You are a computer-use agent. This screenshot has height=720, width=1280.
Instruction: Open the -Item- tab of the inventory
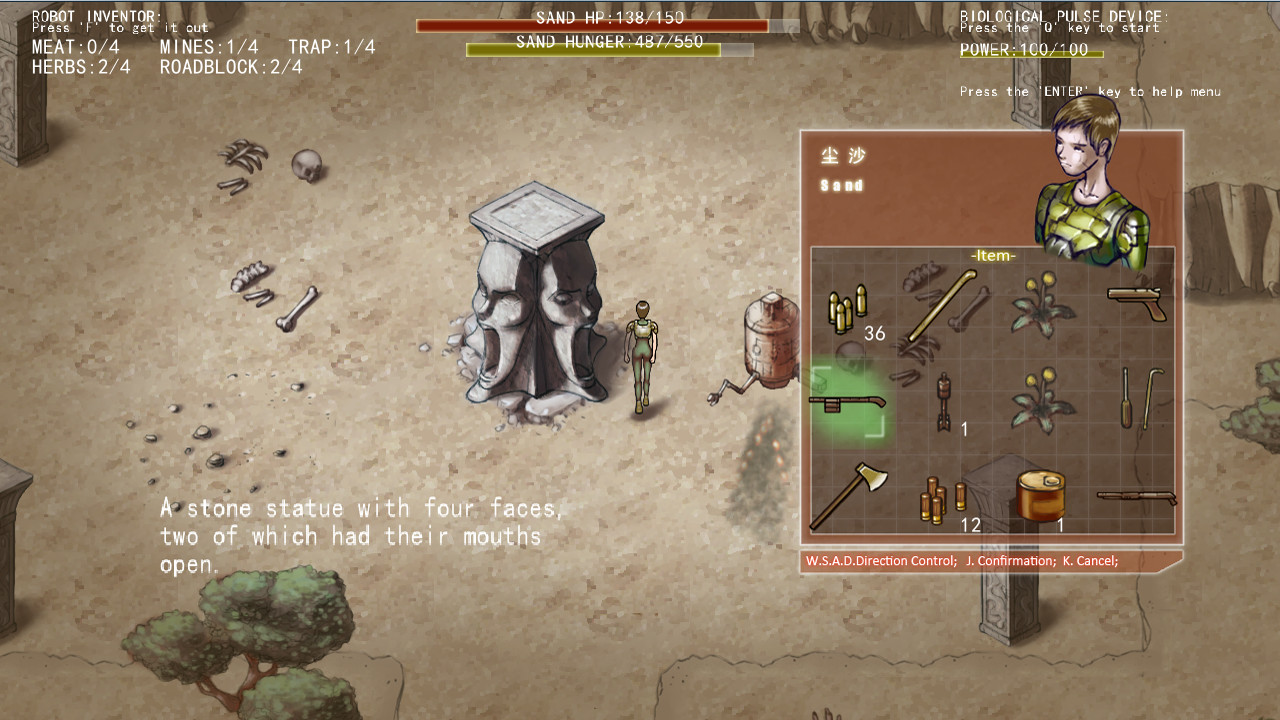(994, 254)
